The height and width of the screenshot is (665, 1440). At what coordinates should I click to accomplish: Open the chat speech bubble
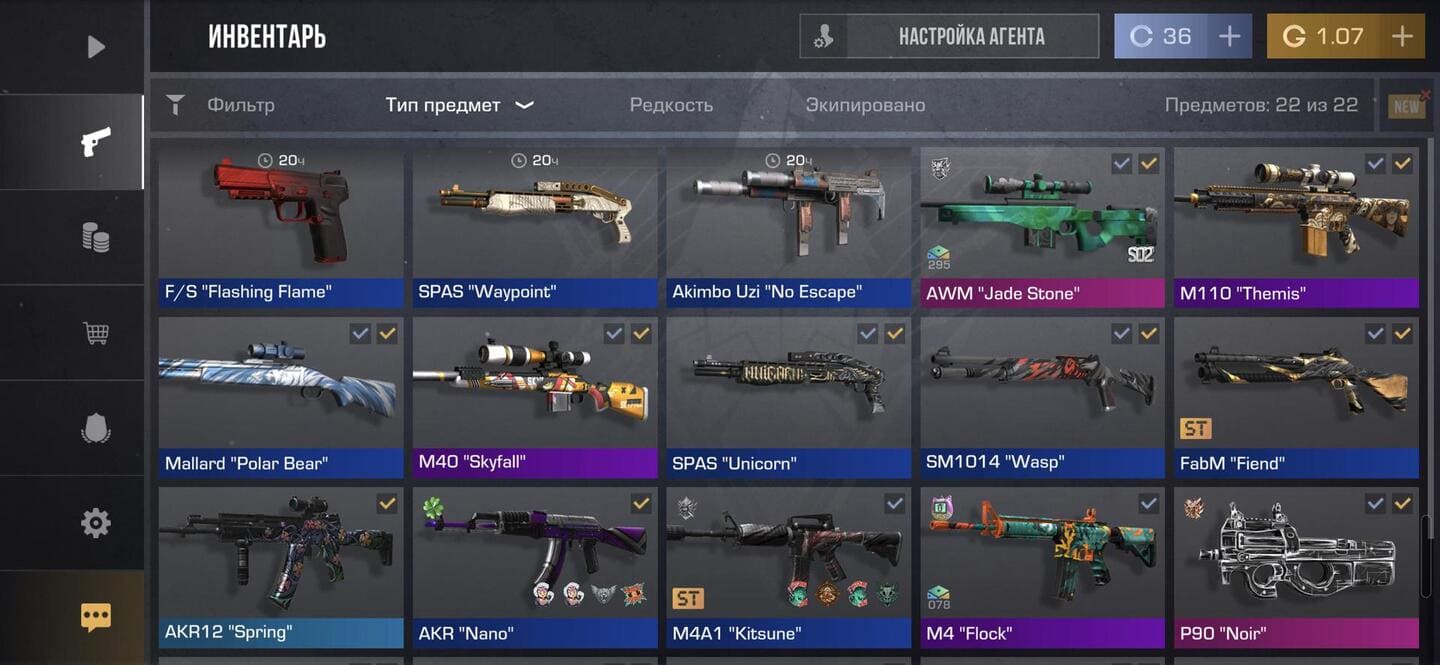[95, 617]
